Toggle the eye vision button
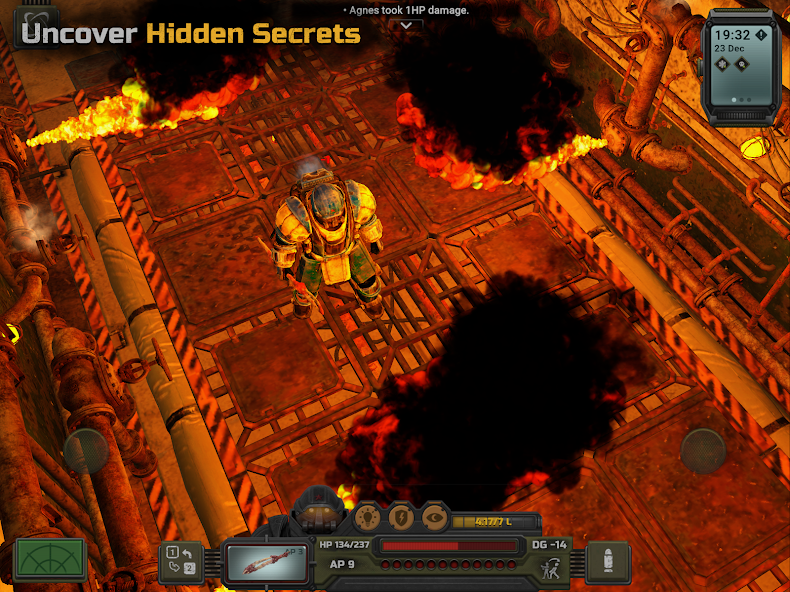This screenshot has height=592, width=790. pyautogui.click(x=434, y=516)
